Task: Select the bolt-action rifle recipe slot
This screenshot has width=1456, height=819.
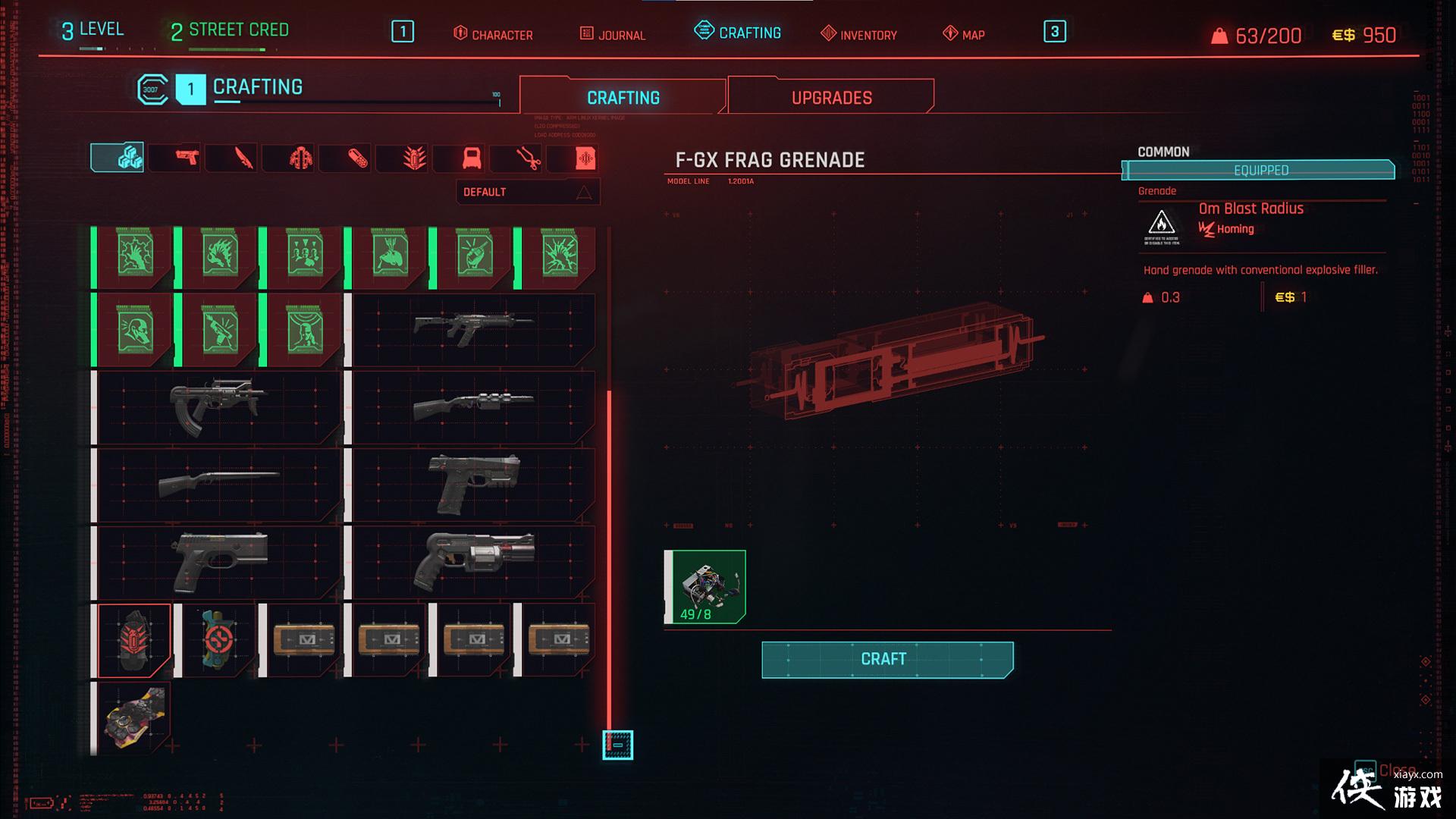Action: 220,484
